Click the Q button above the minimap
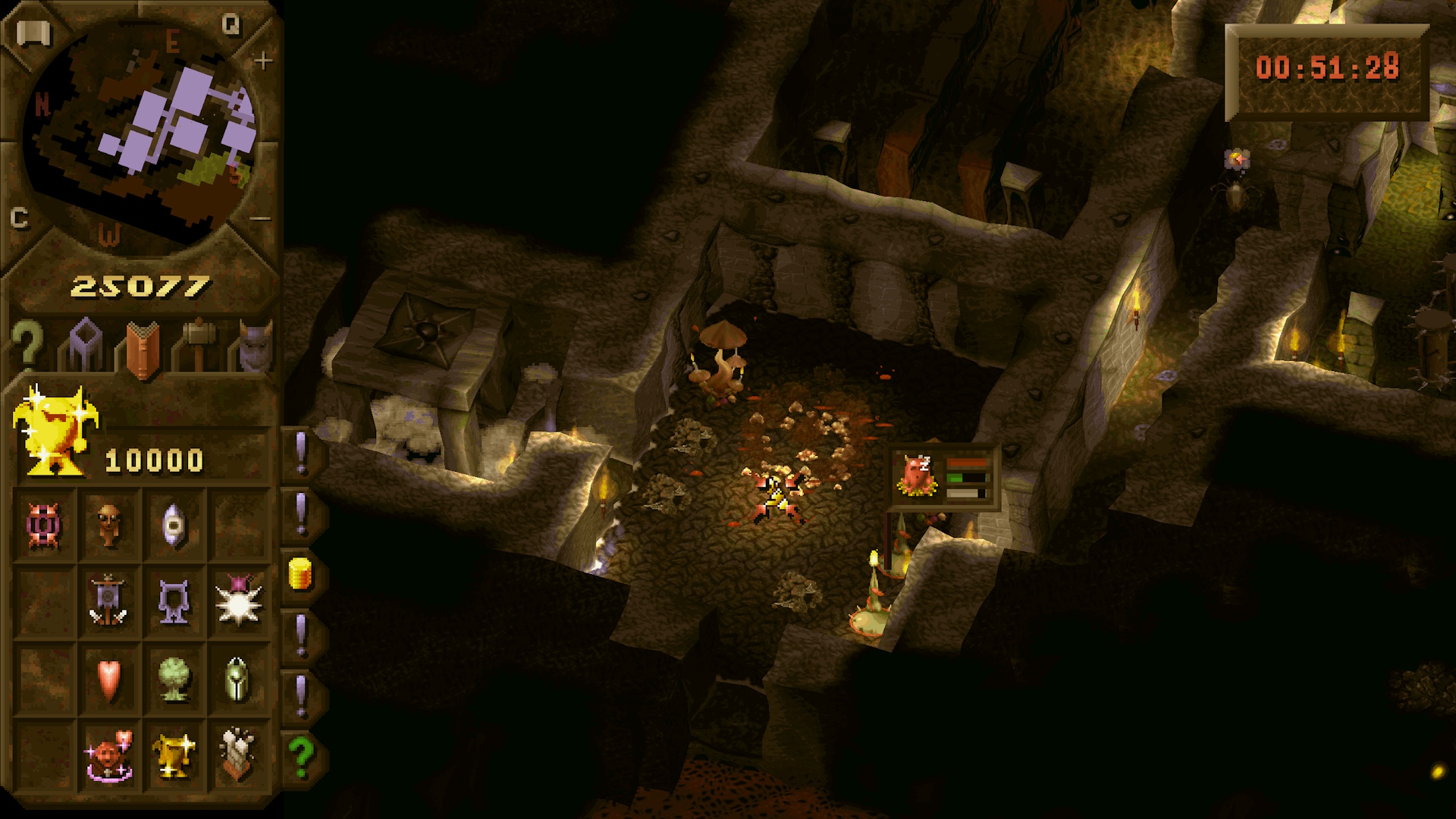The width and height of the screenshot is (1456, 819). pyautogui.click(x=231, y=25)
